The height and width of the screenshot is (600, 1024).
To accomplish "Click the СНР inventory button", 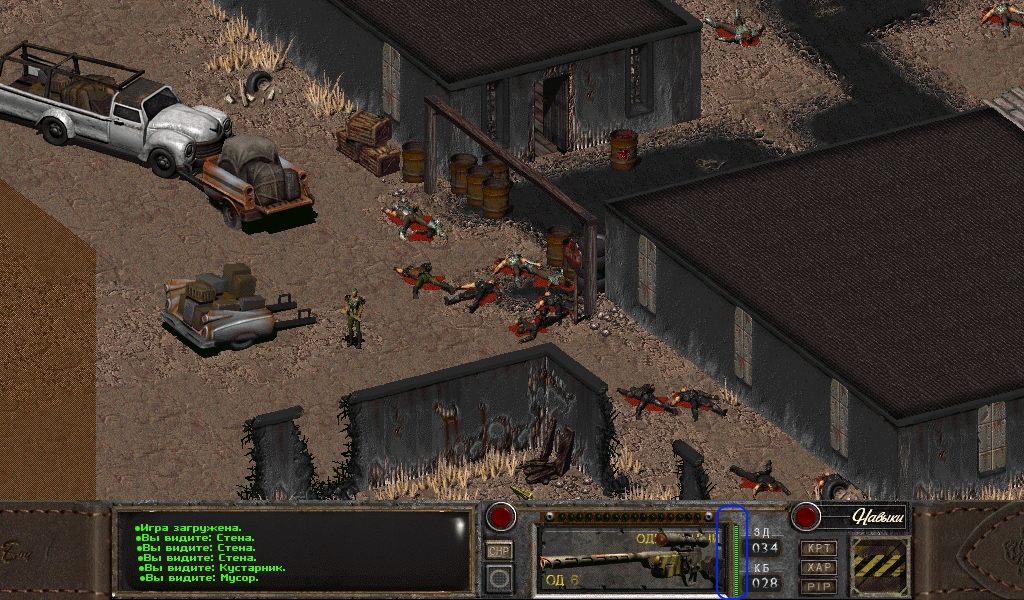I will point(499,551).
